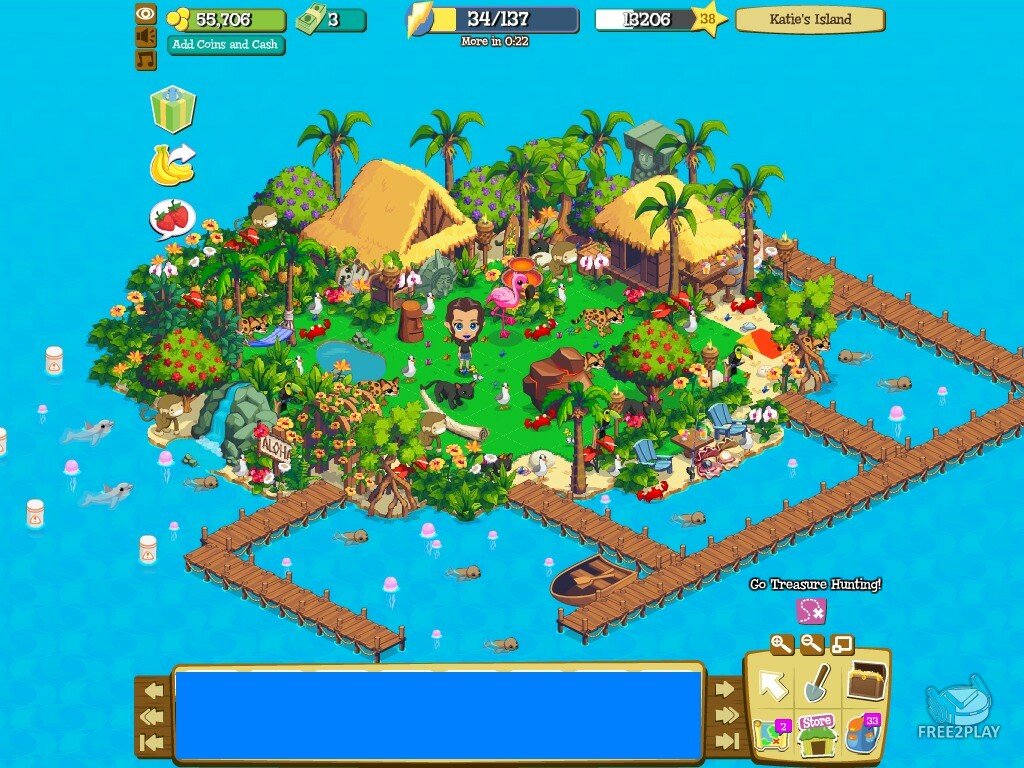Image resolution: width=1024 pixels, height=768 pixels.
Task: Open the green gift box
Action: coord(172,109)
